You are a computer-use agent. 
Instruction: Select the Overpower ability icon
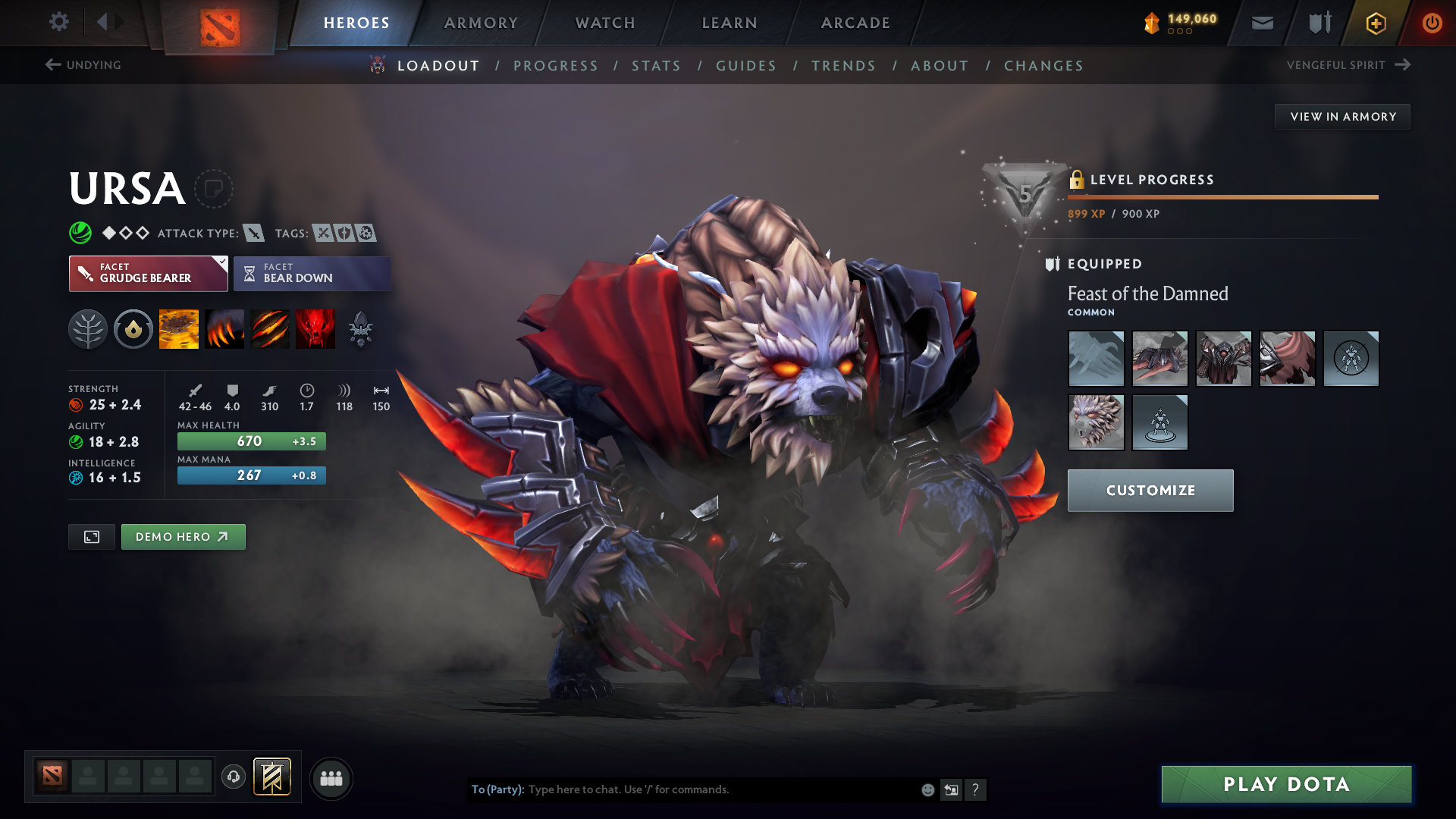click(x=224, y=329)
